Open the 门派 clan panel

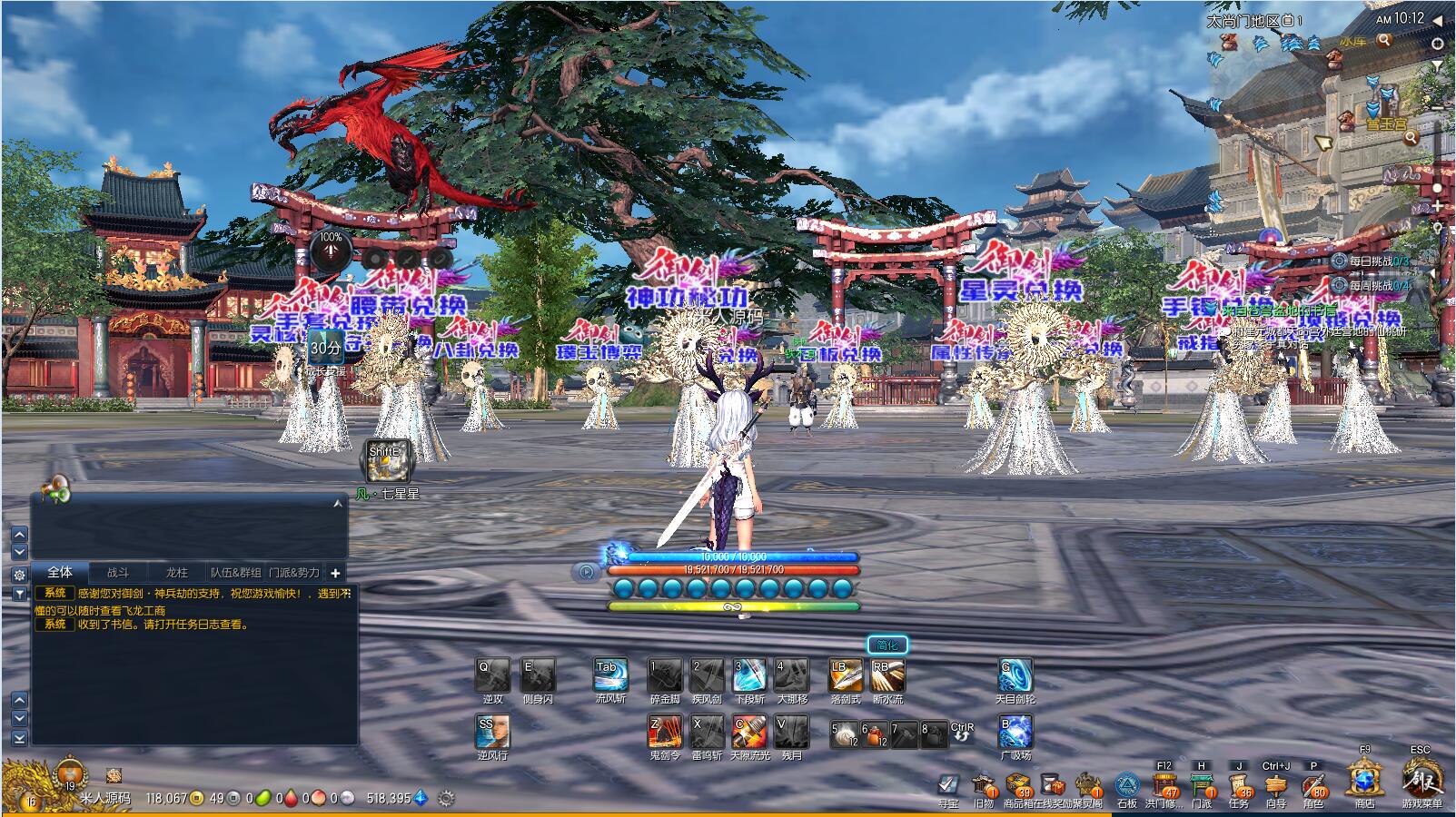click(x=1202, y=784)
